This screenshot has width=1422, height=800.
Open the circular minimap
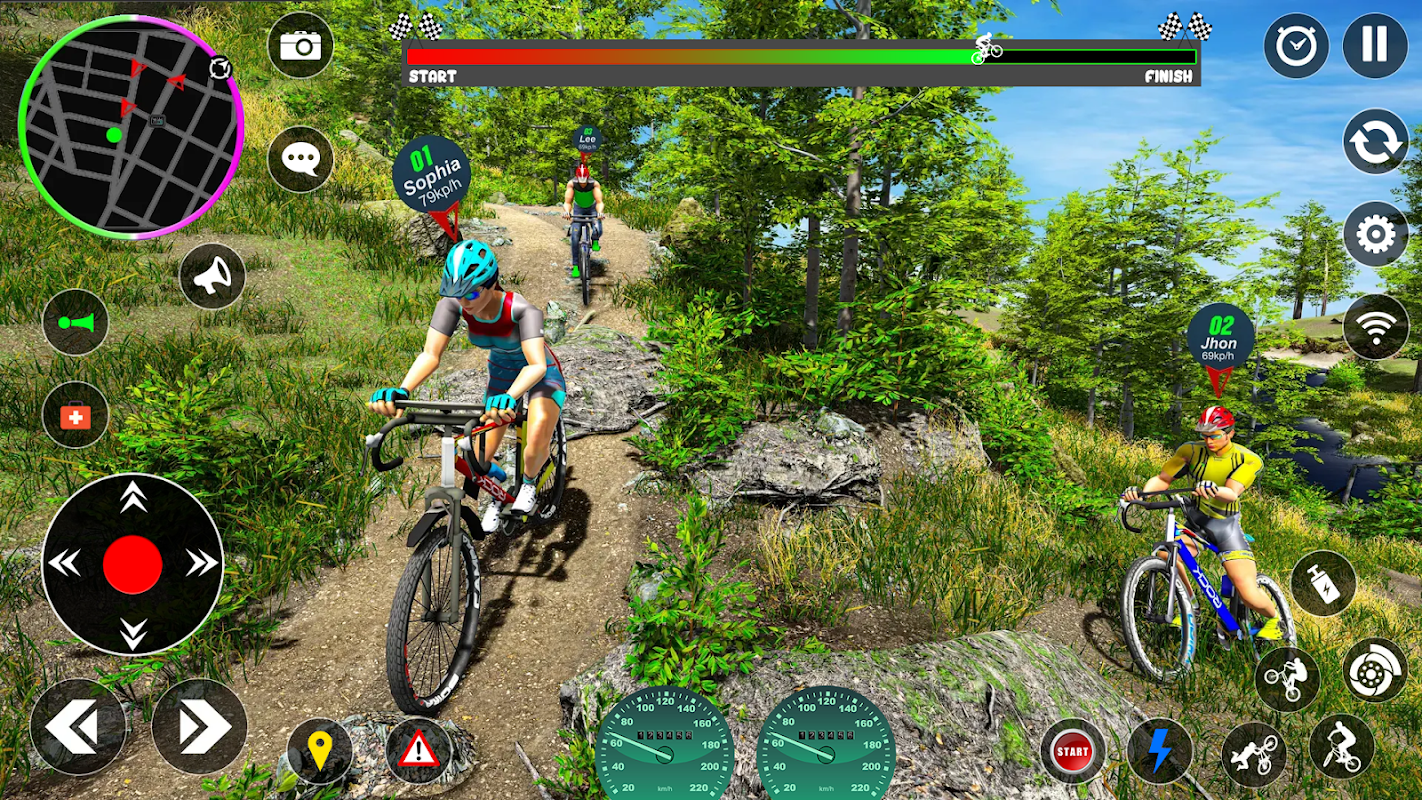click(130, 126)
